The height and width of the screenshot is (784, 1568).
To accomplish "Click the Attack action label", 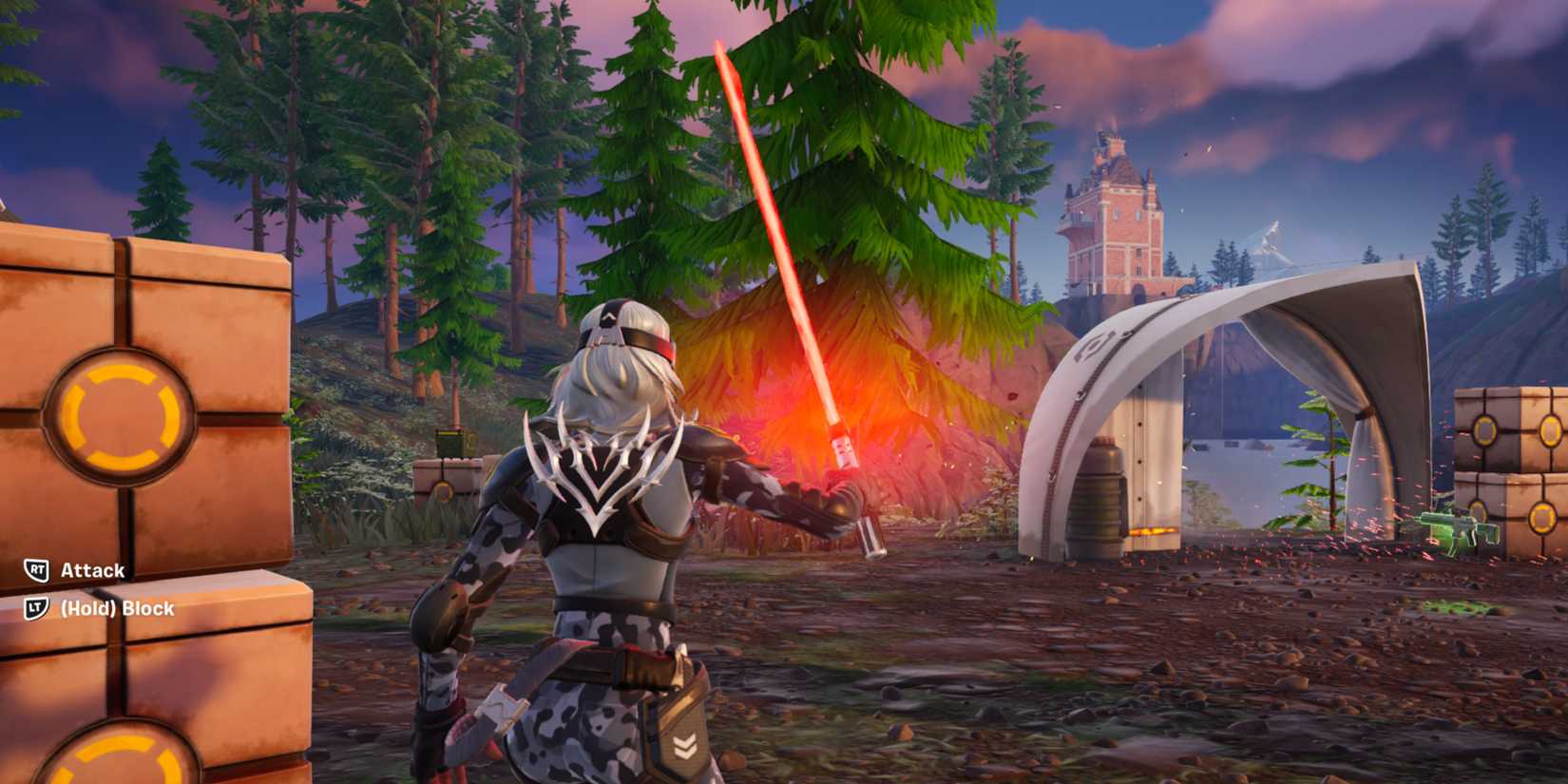I will tap(90, 572).
